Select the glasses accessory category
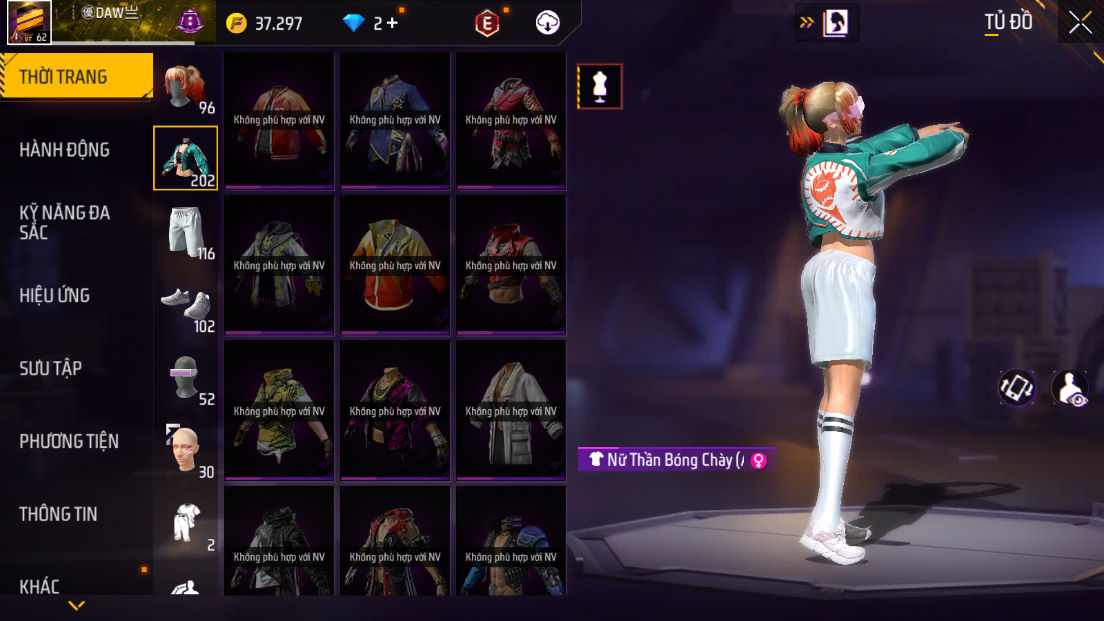 click(x=186, y=378)
